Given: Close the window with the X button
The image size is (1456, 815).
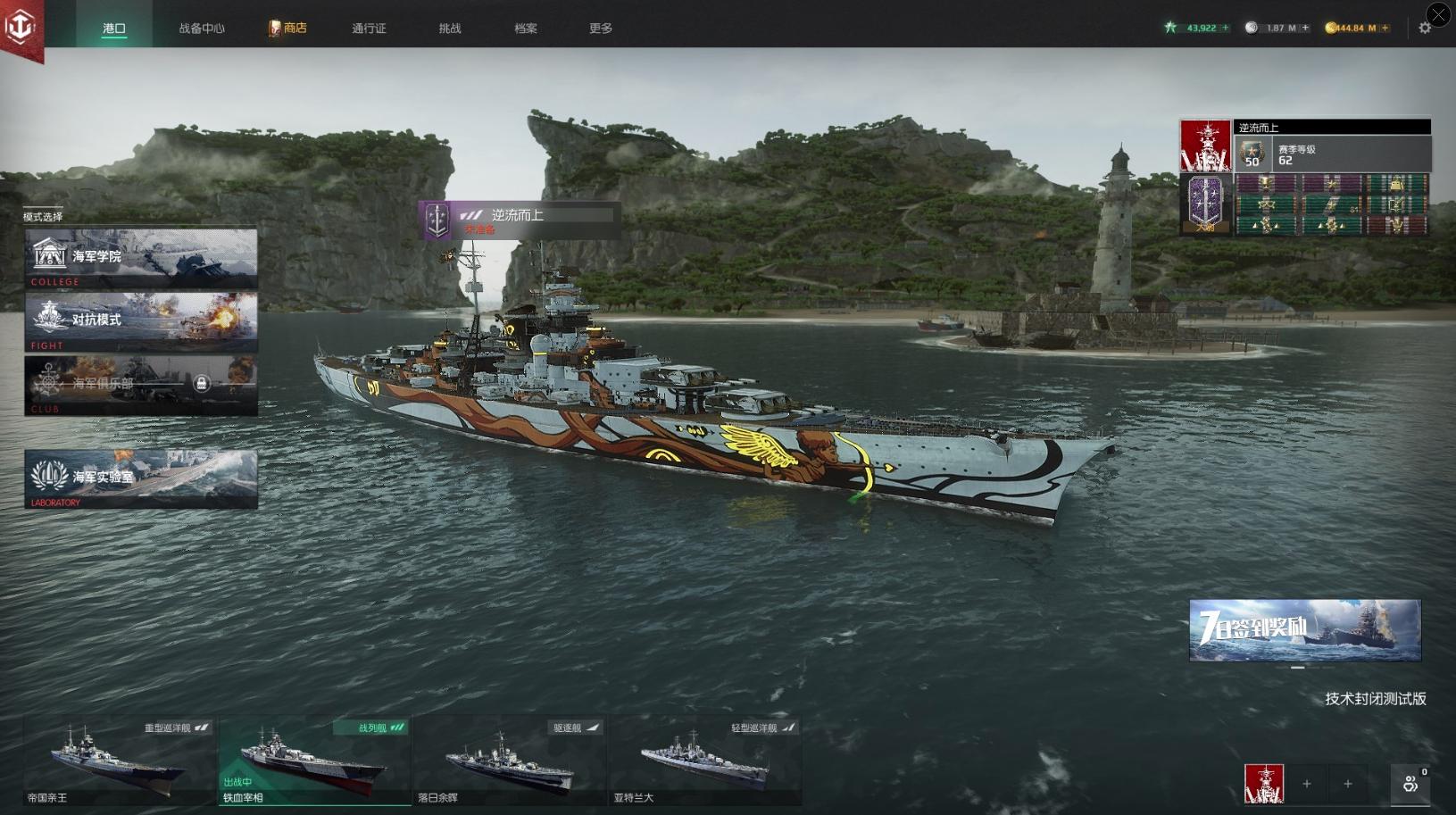Looking at the screenshot, I should coord(1438,14).
